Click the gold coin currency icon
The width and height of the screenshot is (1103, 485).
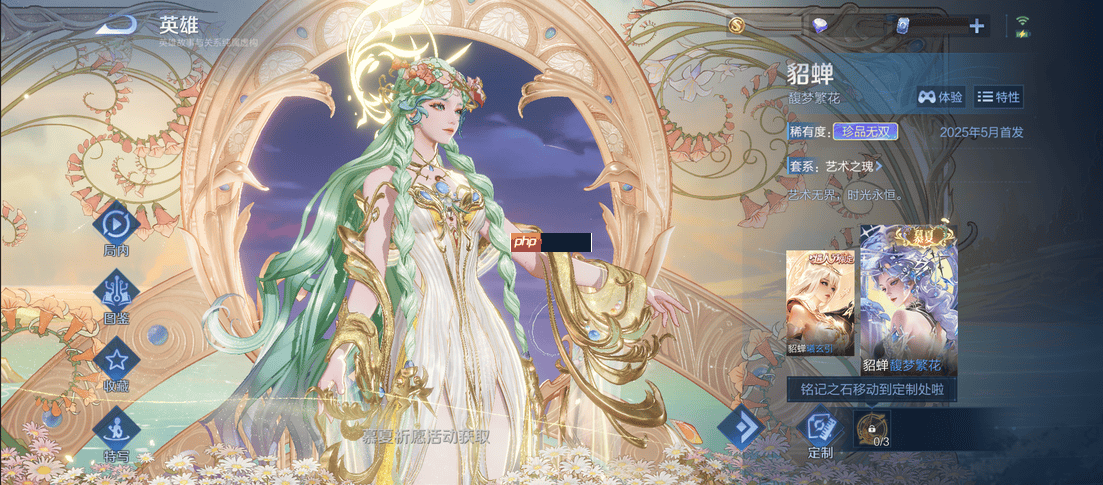pyautogui.click(x=737, y=25)
